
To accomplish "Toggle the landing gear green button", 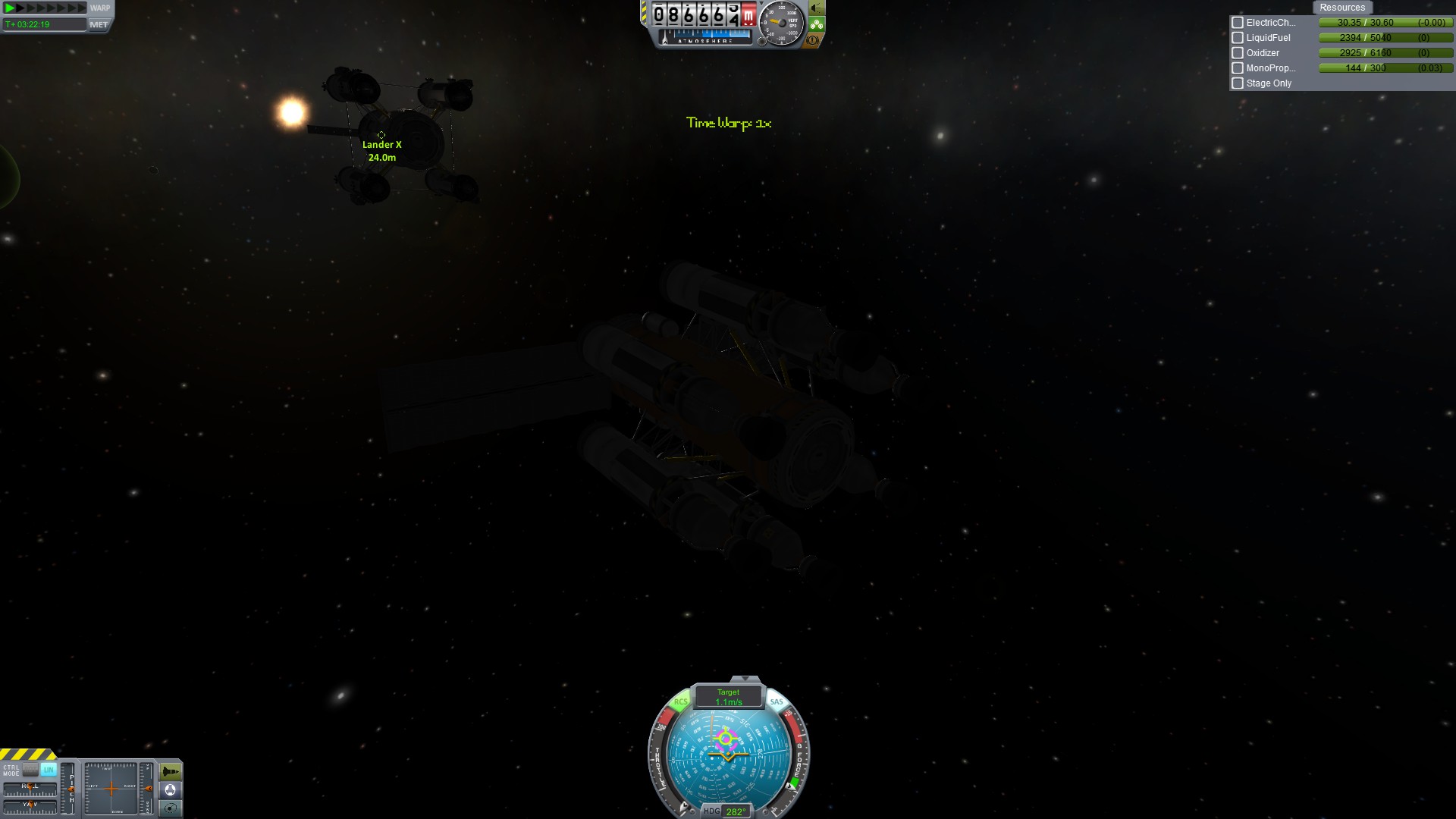I will coord(816,24).
